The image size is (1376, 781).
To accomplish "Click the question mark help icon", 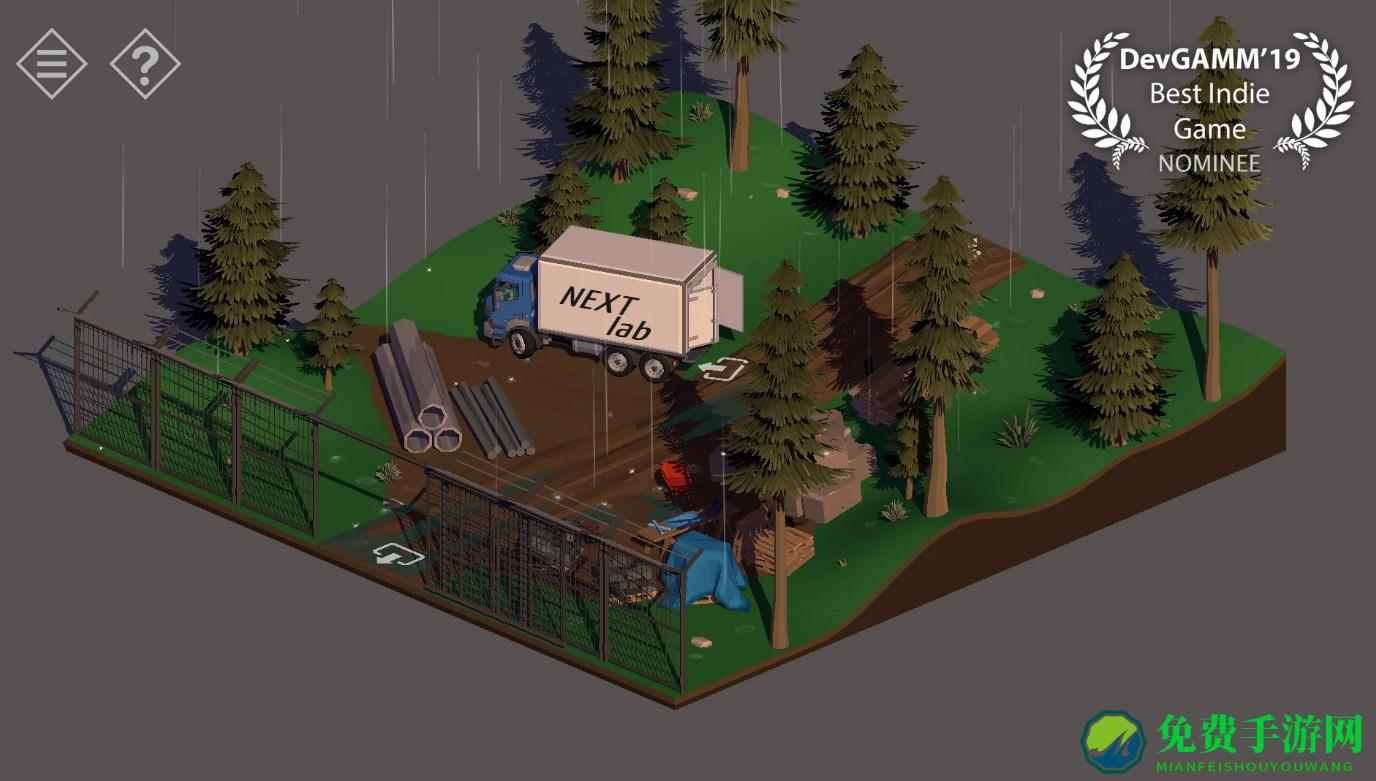I will click(x=146, y=64).
